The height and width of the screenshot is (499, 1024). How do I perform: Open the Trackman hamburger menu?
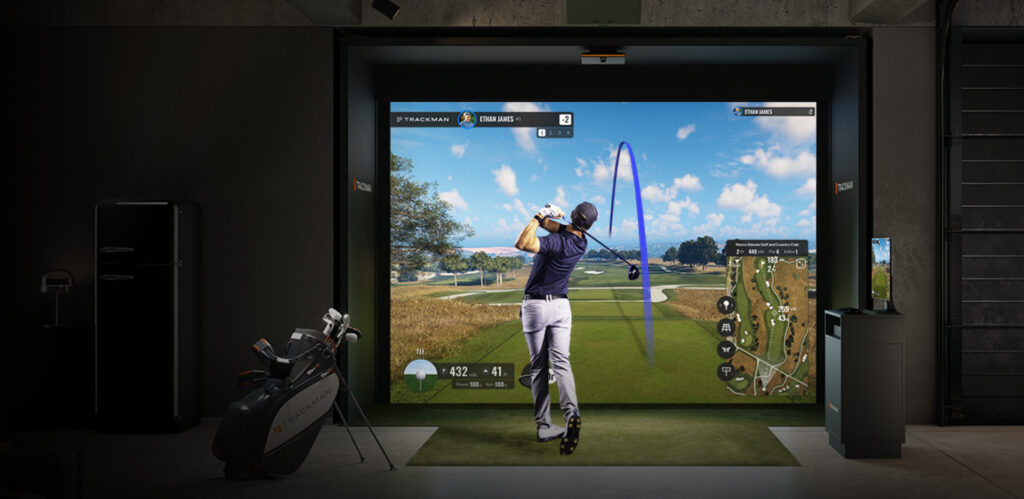click(x=399, y=120)
